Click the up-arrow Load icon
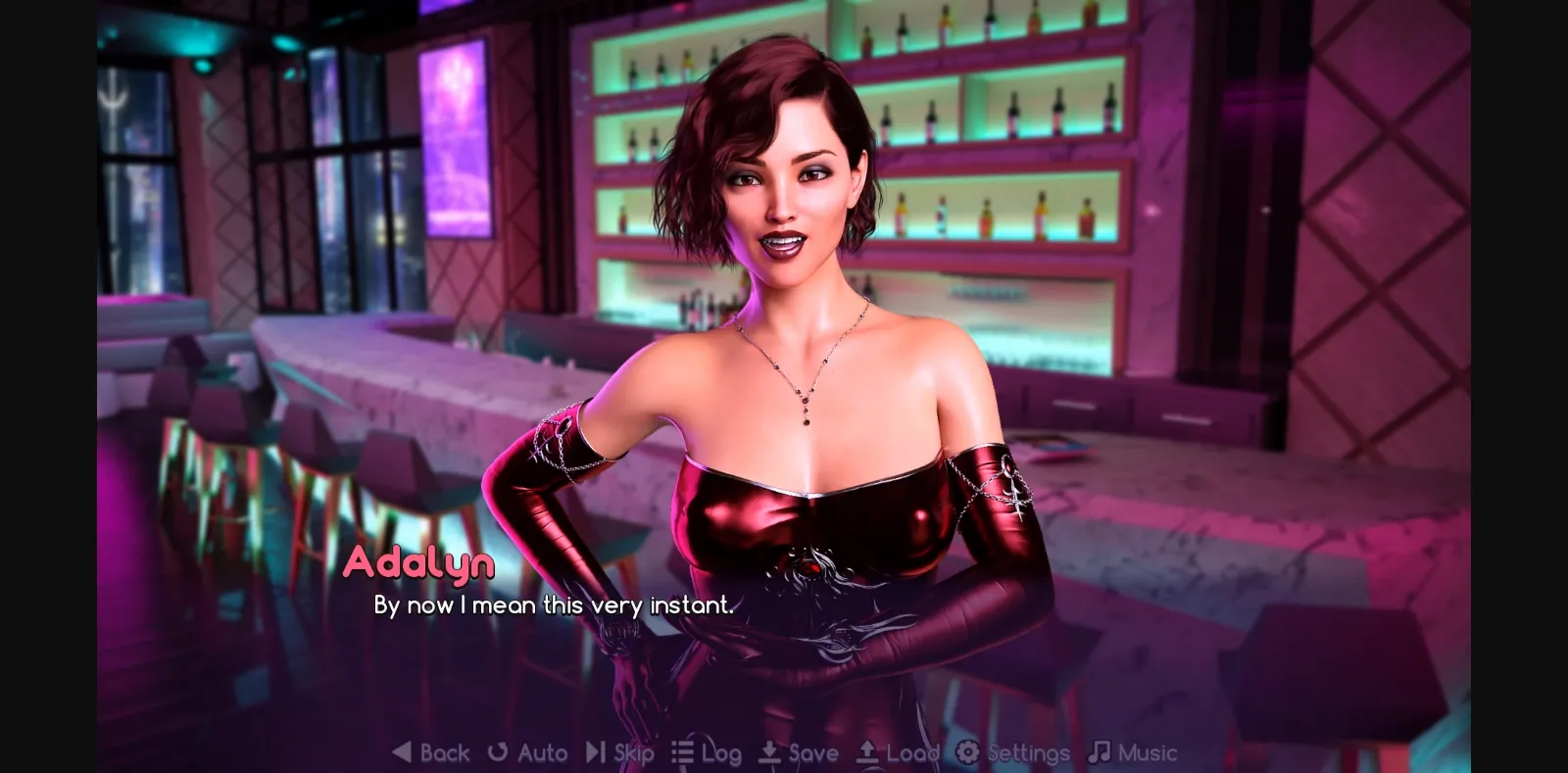The width and height of the screenshot is (1568, 773). (866, 752)
